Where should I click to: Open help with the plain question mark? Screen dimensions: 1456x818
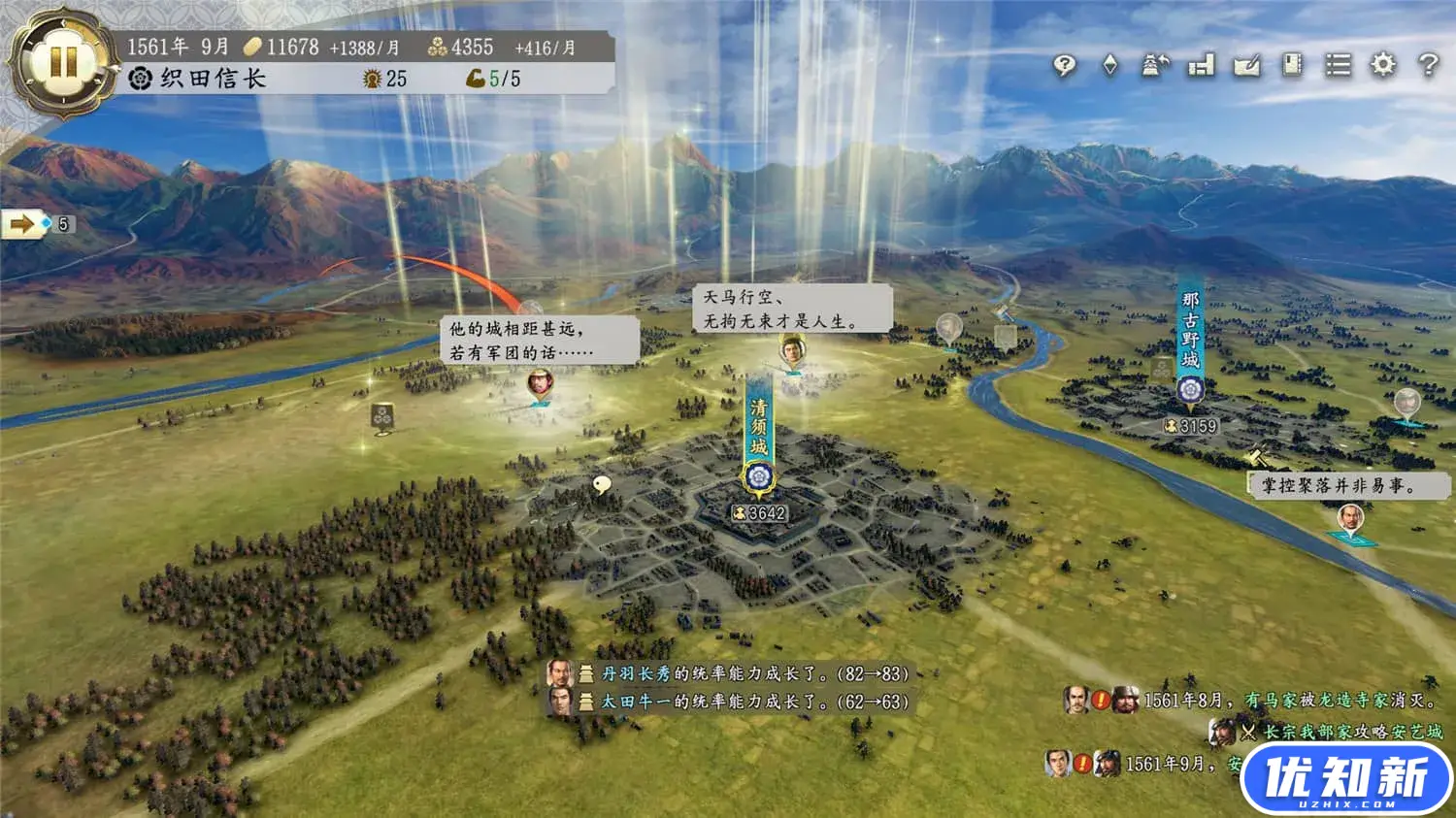click(x=1428, y=65)
